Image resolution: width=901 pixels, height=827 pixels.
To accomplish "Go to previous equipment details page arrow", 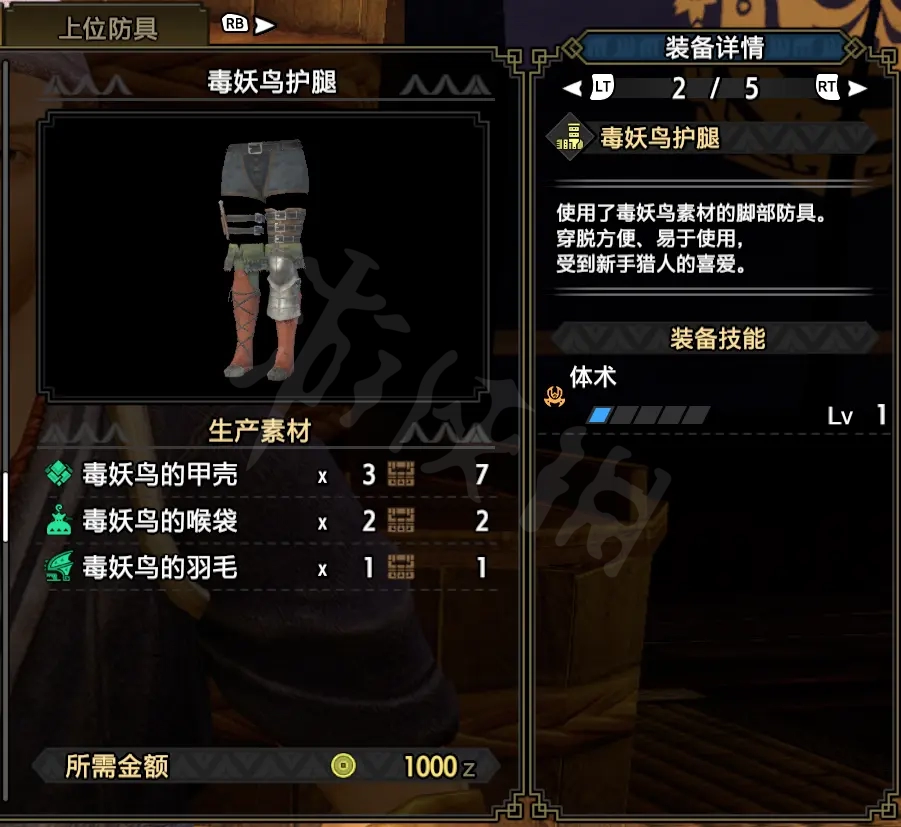I will [572, 88].
